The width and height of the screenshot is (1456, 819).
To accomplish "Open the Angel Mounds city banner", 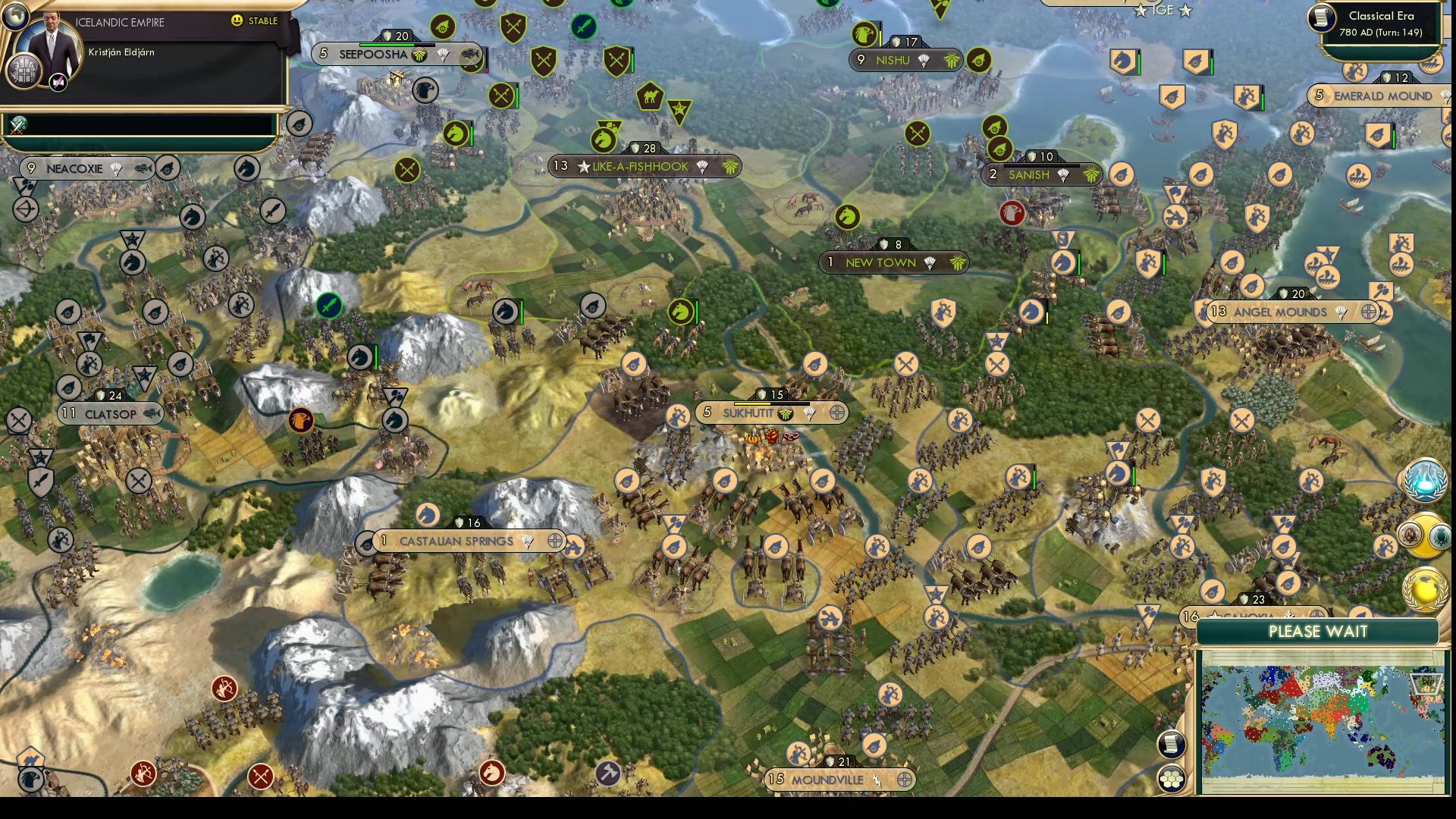I will click(x=1282, y=312).
